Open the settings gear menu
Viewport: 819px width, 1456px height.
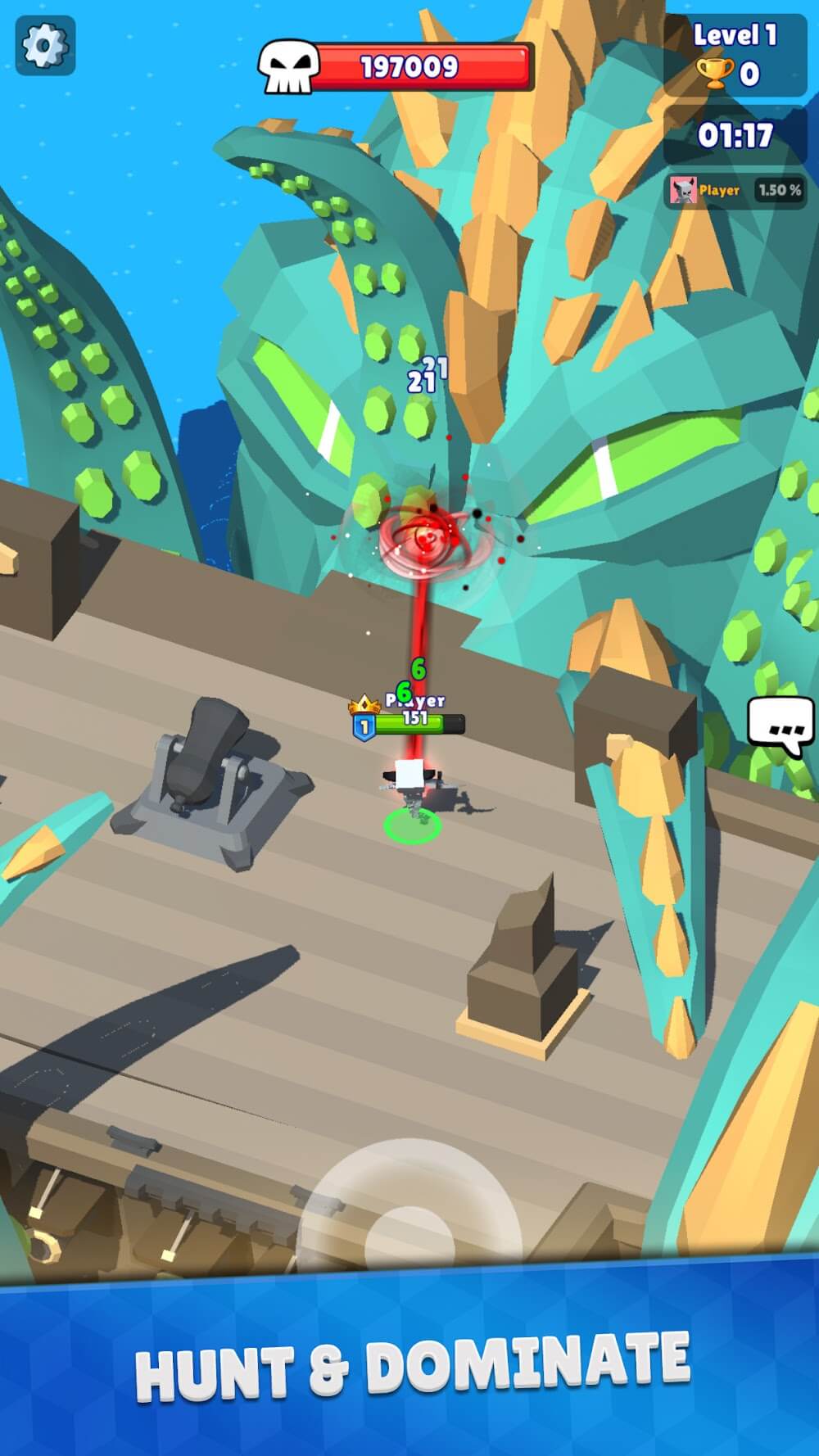pos(45,46)
